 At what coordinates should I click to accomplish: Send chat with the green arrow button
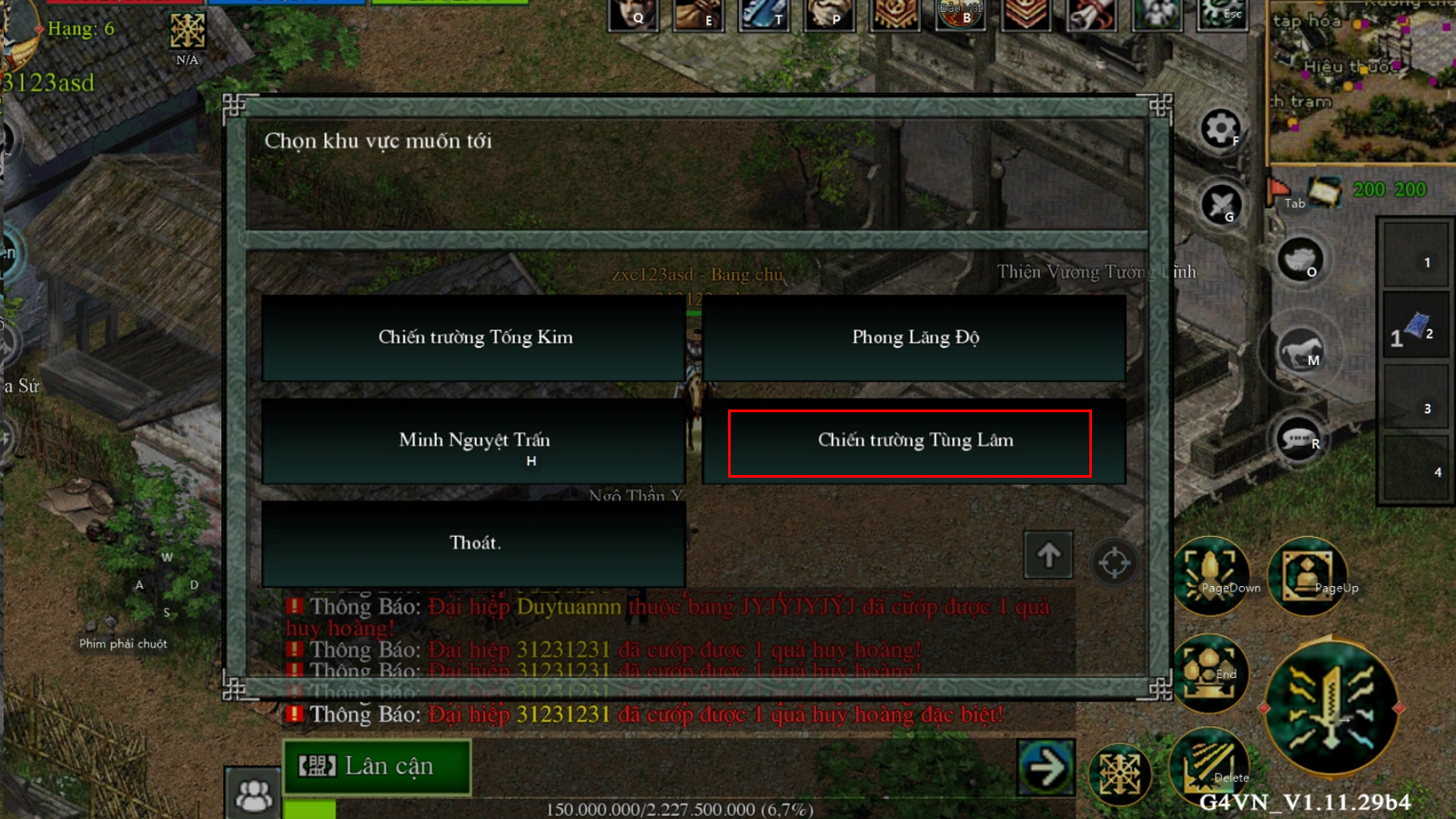click(x=1046, y=768)
